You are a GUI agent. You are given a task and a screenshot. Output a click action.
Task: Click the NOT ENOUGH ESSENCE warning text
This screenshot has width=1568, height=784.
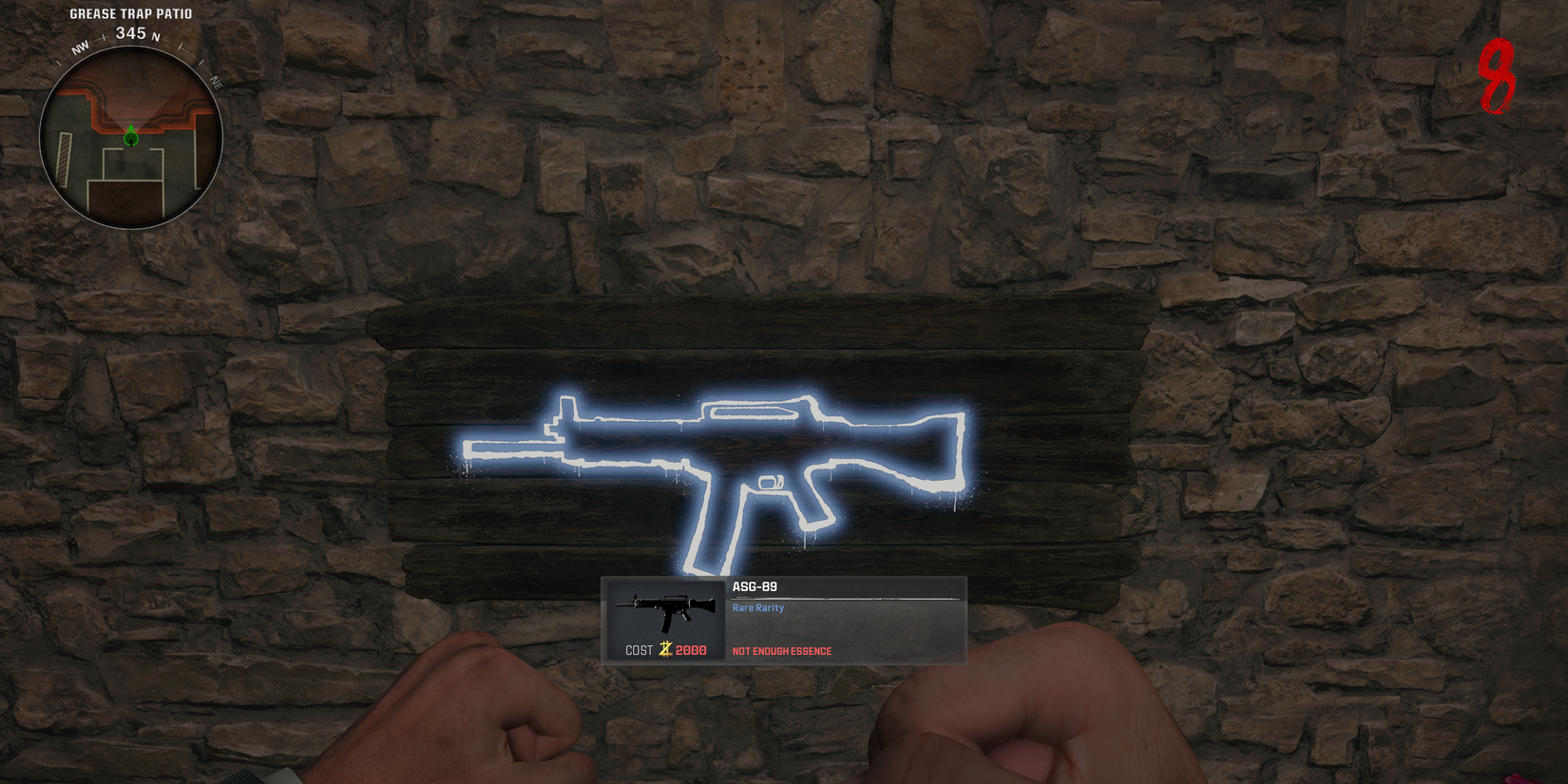point(781,651)
